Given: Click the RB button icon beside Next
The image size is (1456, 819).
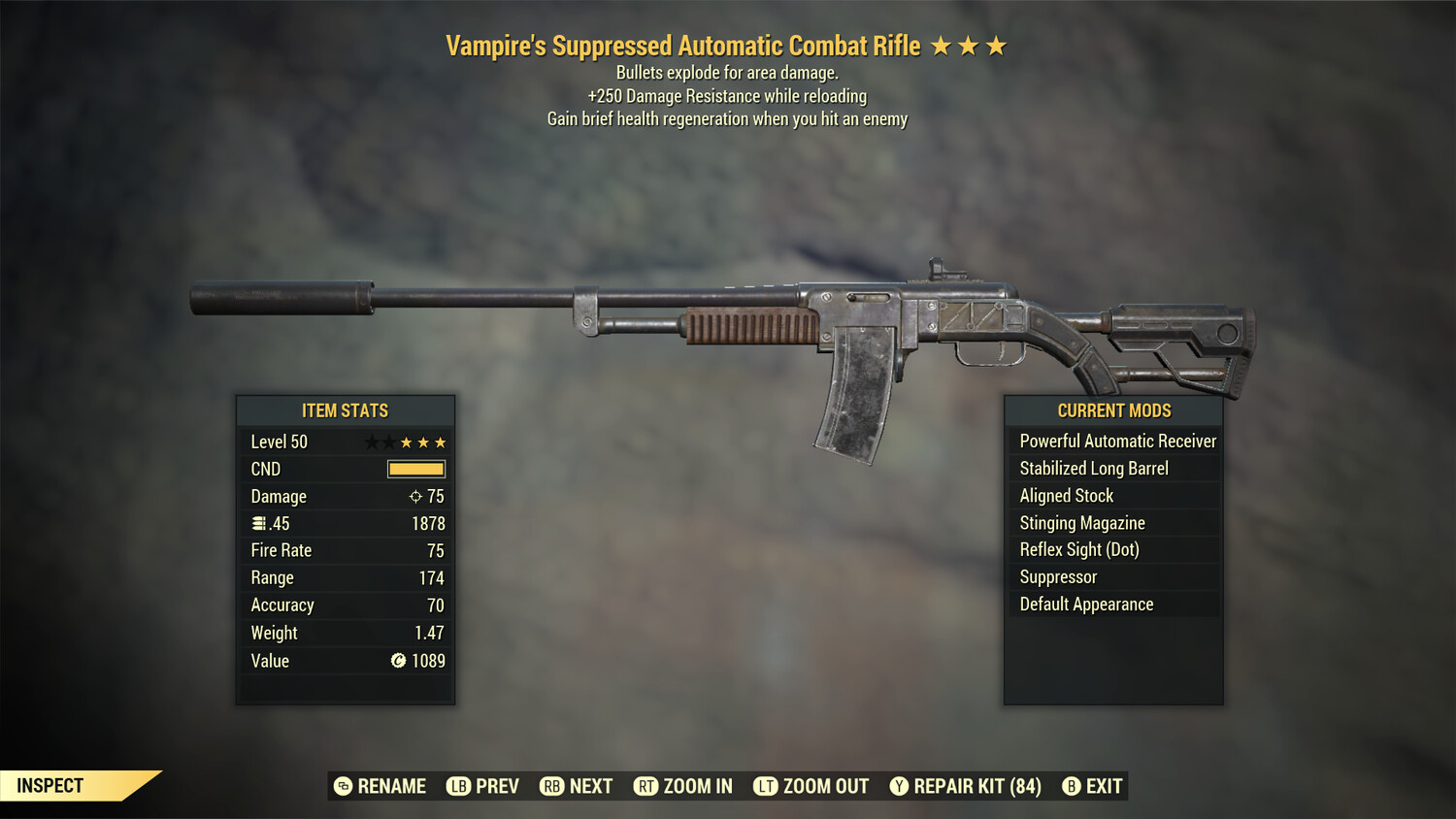Looking at the screenshot, I should (x=553, y=786).
